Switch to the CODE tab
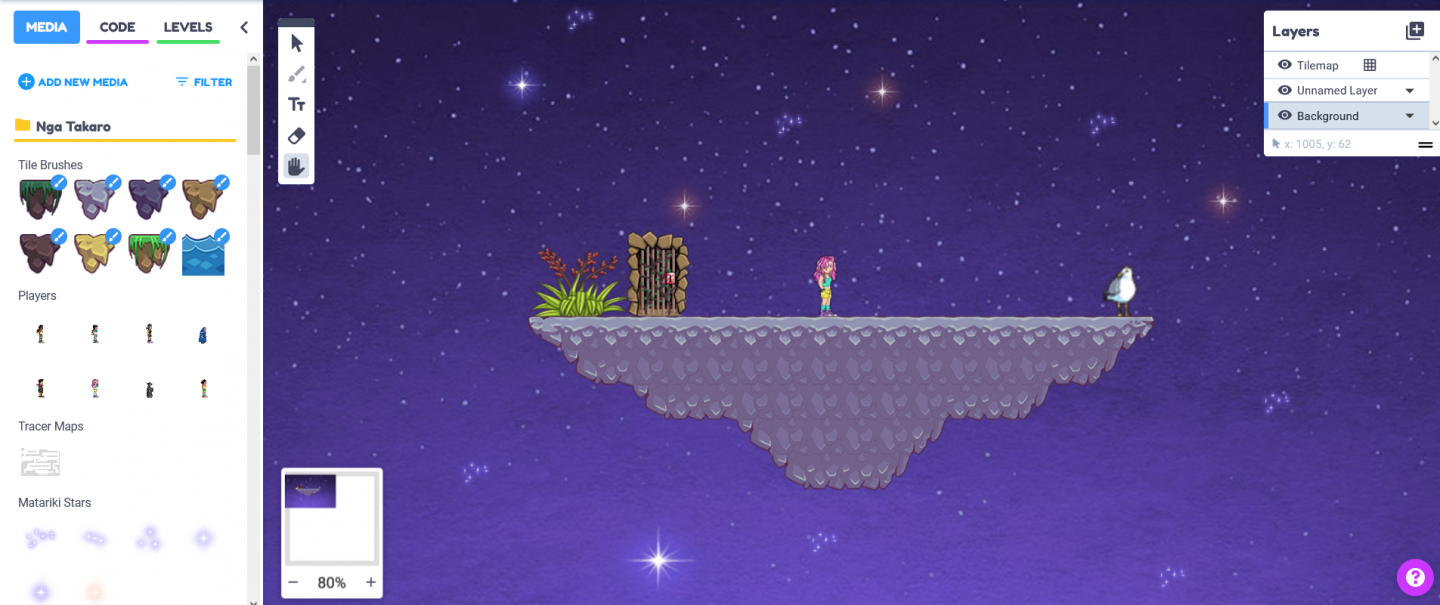This screenshot has height=605, width=1440. 117,27
